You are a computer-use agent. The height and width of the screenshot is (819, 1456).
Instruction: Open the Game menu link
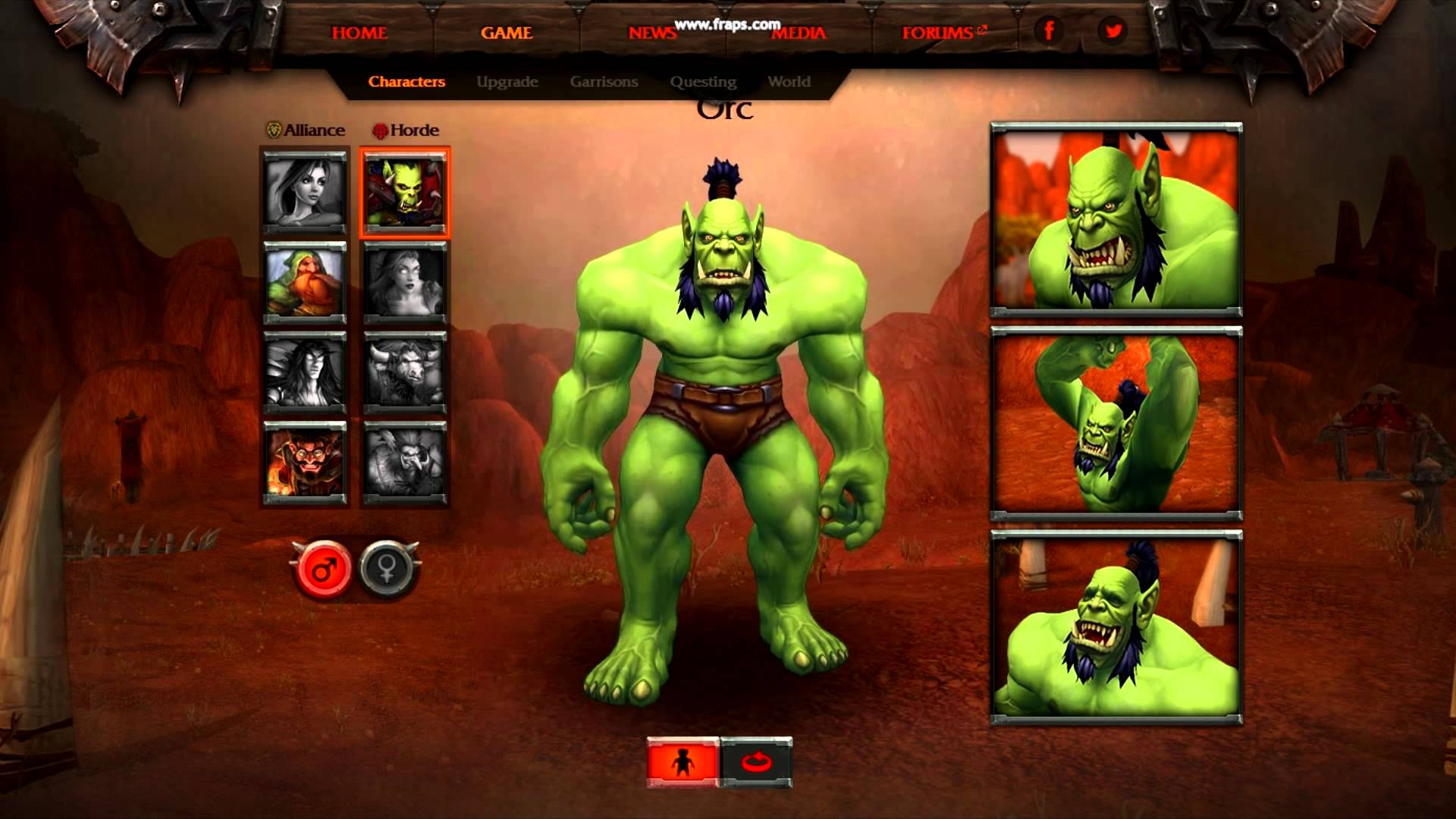pos(507,33)
